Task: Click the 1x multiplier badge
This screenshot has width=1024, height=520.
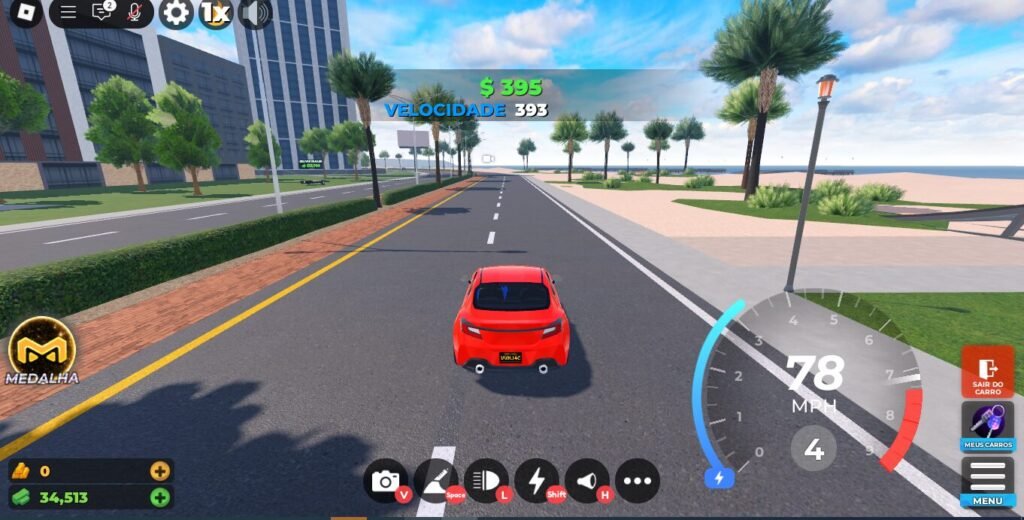Action: tap(215, 13)
